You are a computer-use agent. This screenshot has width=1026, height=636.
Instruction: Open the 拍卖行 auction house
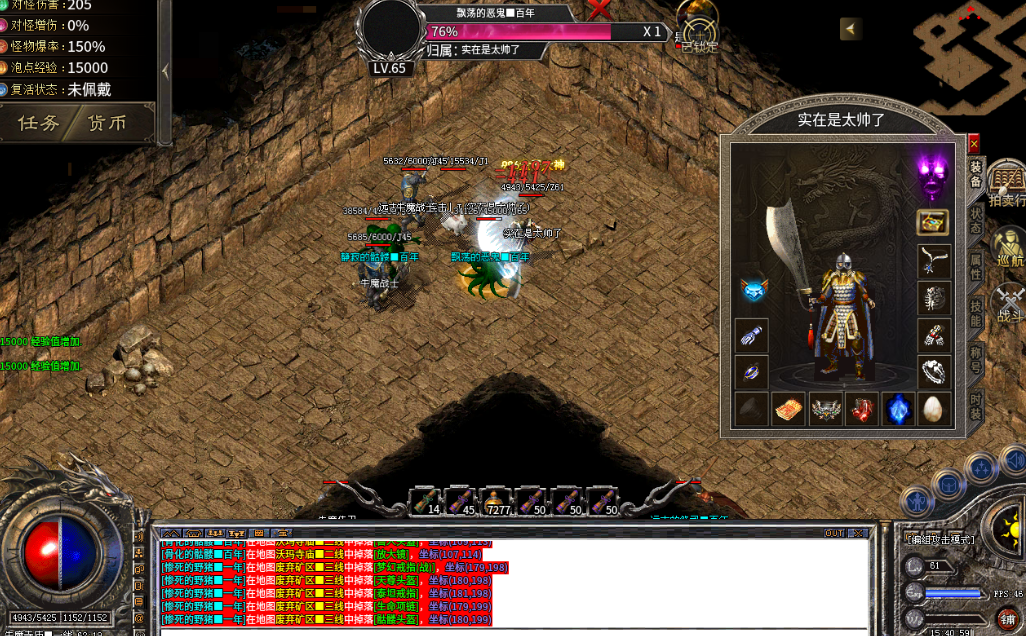[x=1006, y=185]
